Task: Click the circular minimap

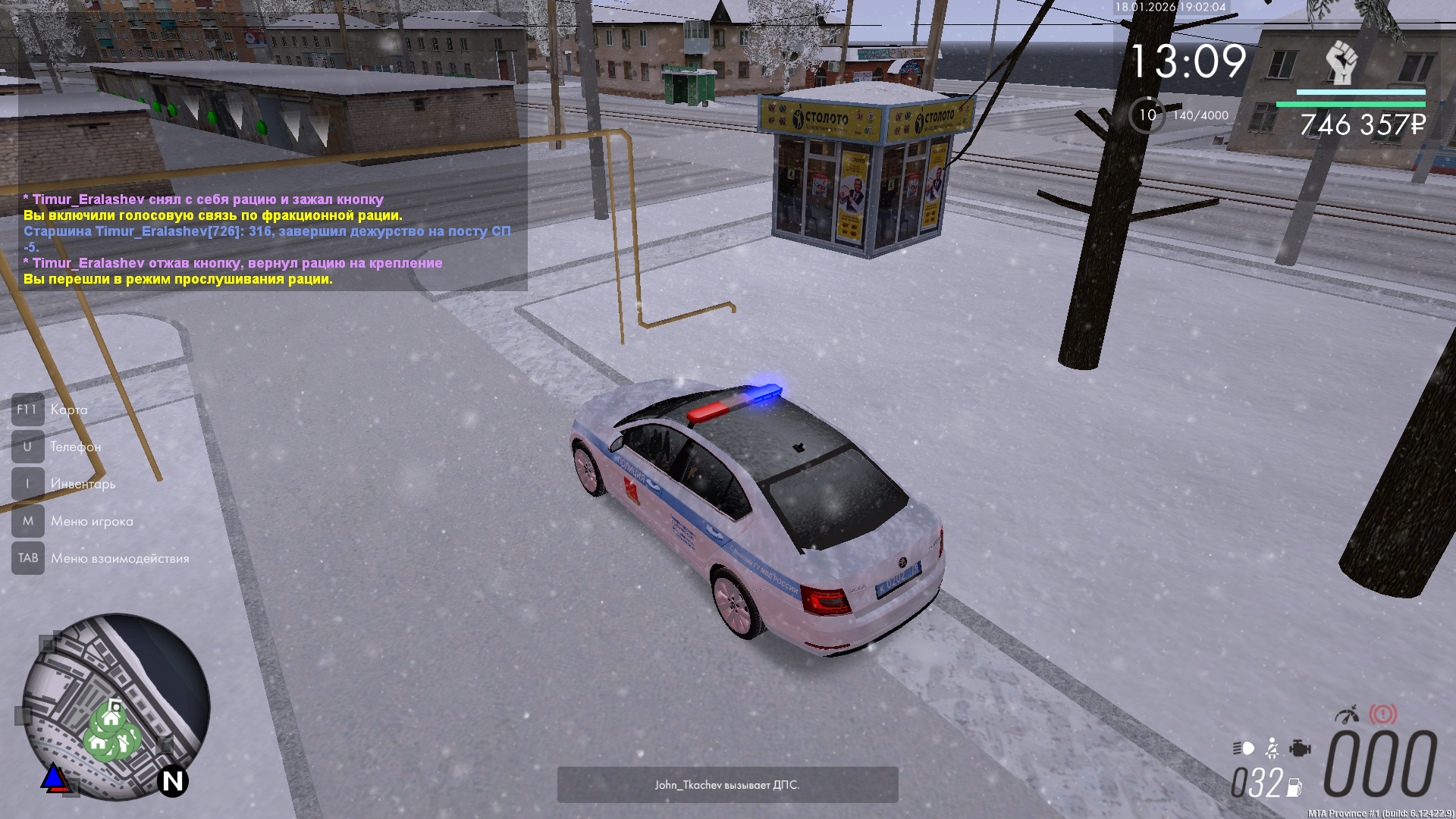Action: point(116,707)
